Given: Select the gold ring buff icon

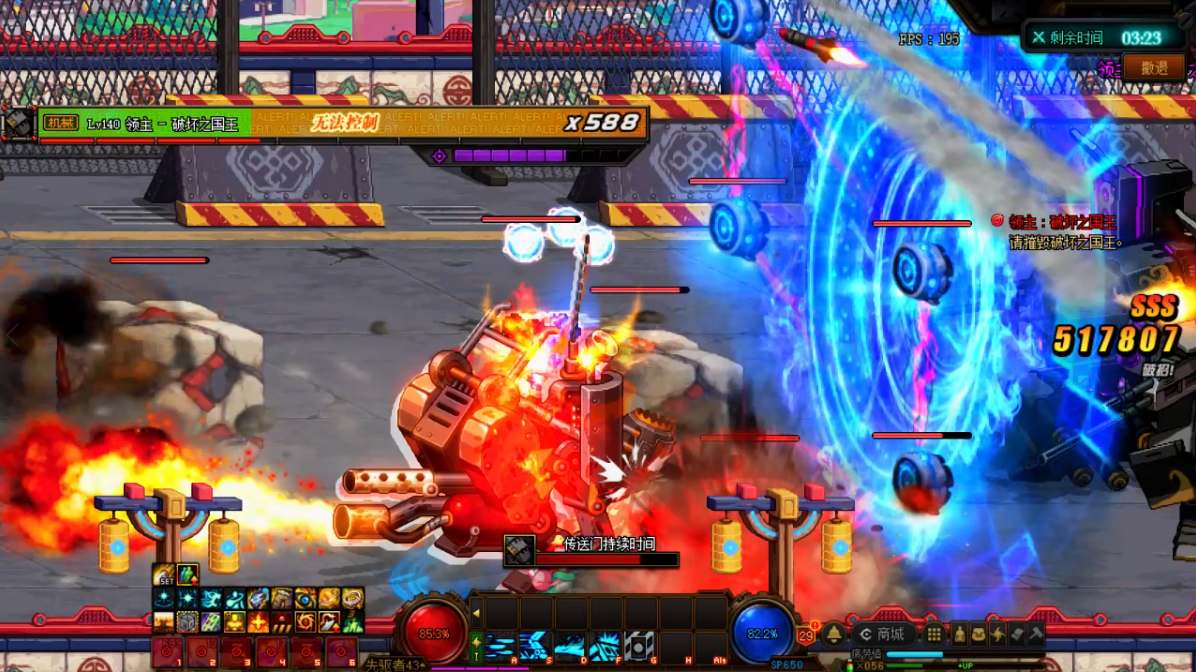Looking at the screenshot, I should point(353,598).
